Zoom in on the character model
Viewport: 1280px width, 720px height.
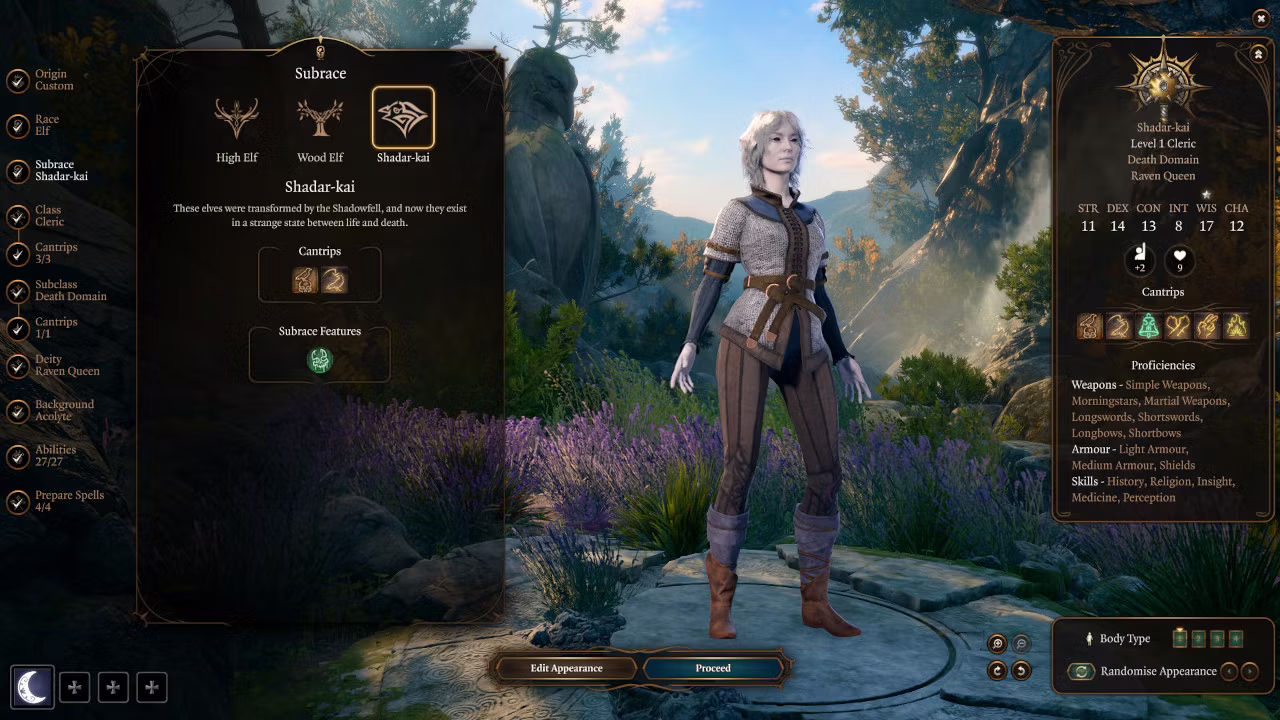(997, 645)
